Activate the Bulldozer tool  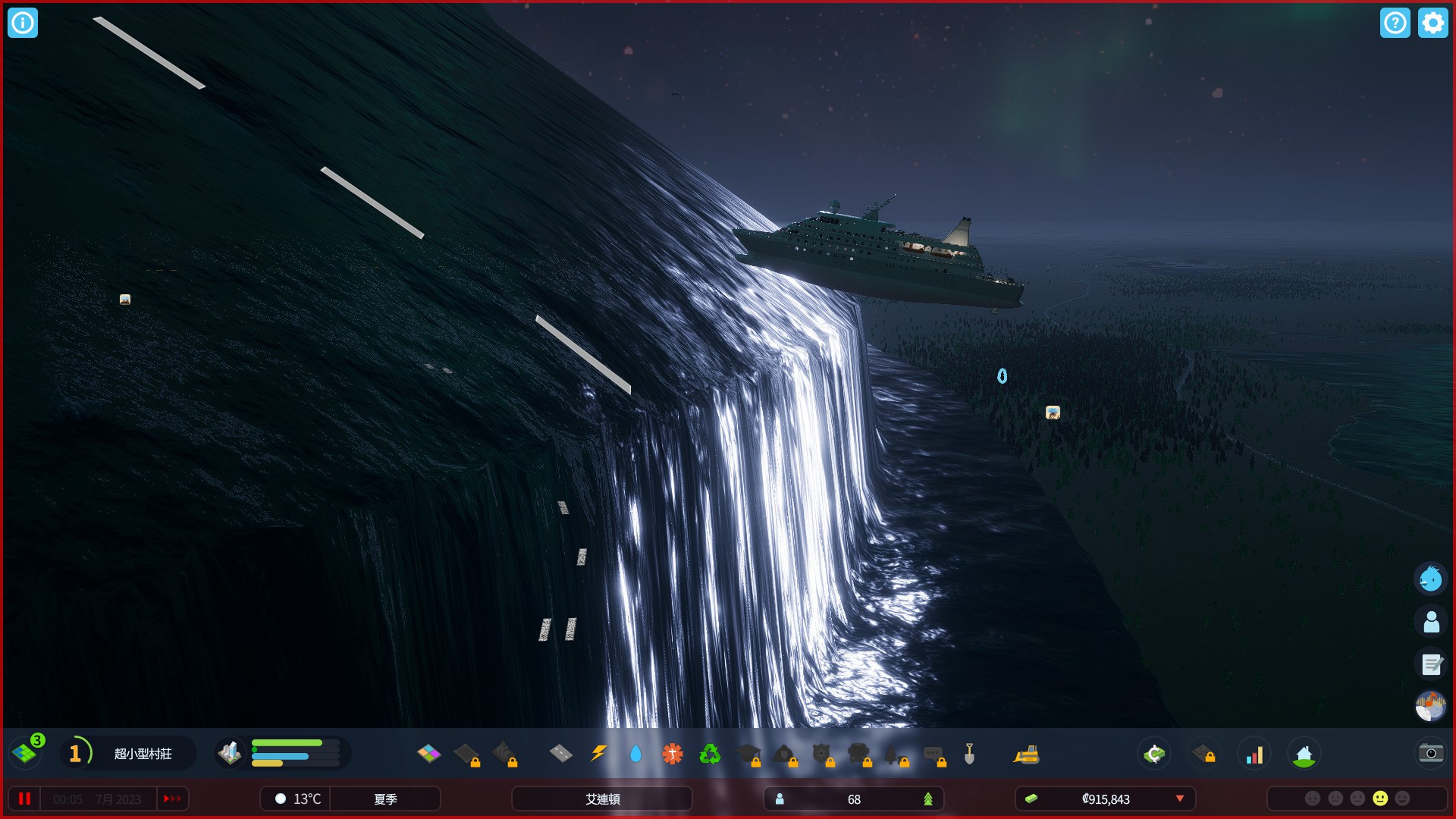point(1026,755)
